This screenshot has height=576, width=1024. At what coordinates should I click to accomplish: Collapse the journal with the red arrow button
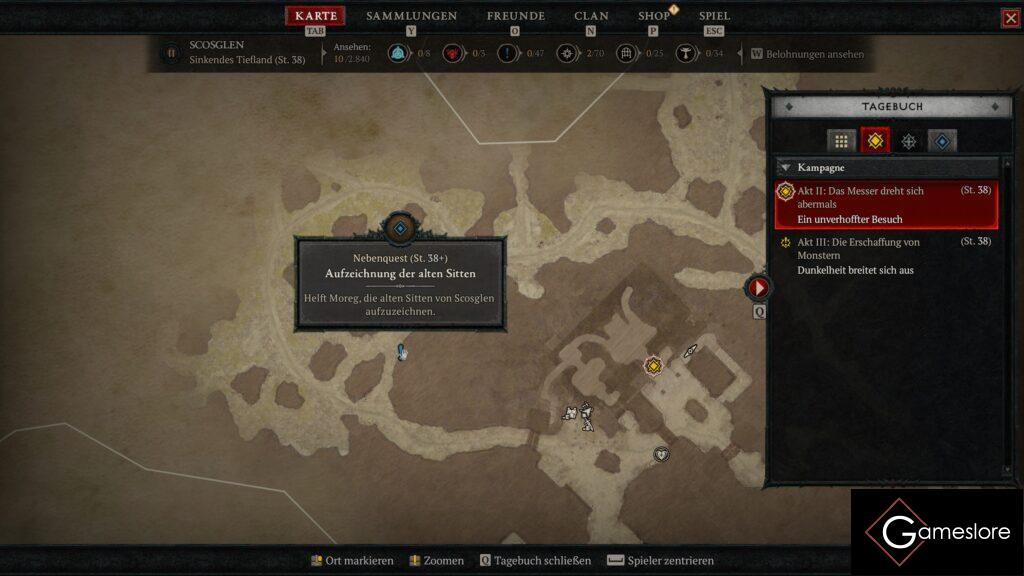[x=759, y=288]
